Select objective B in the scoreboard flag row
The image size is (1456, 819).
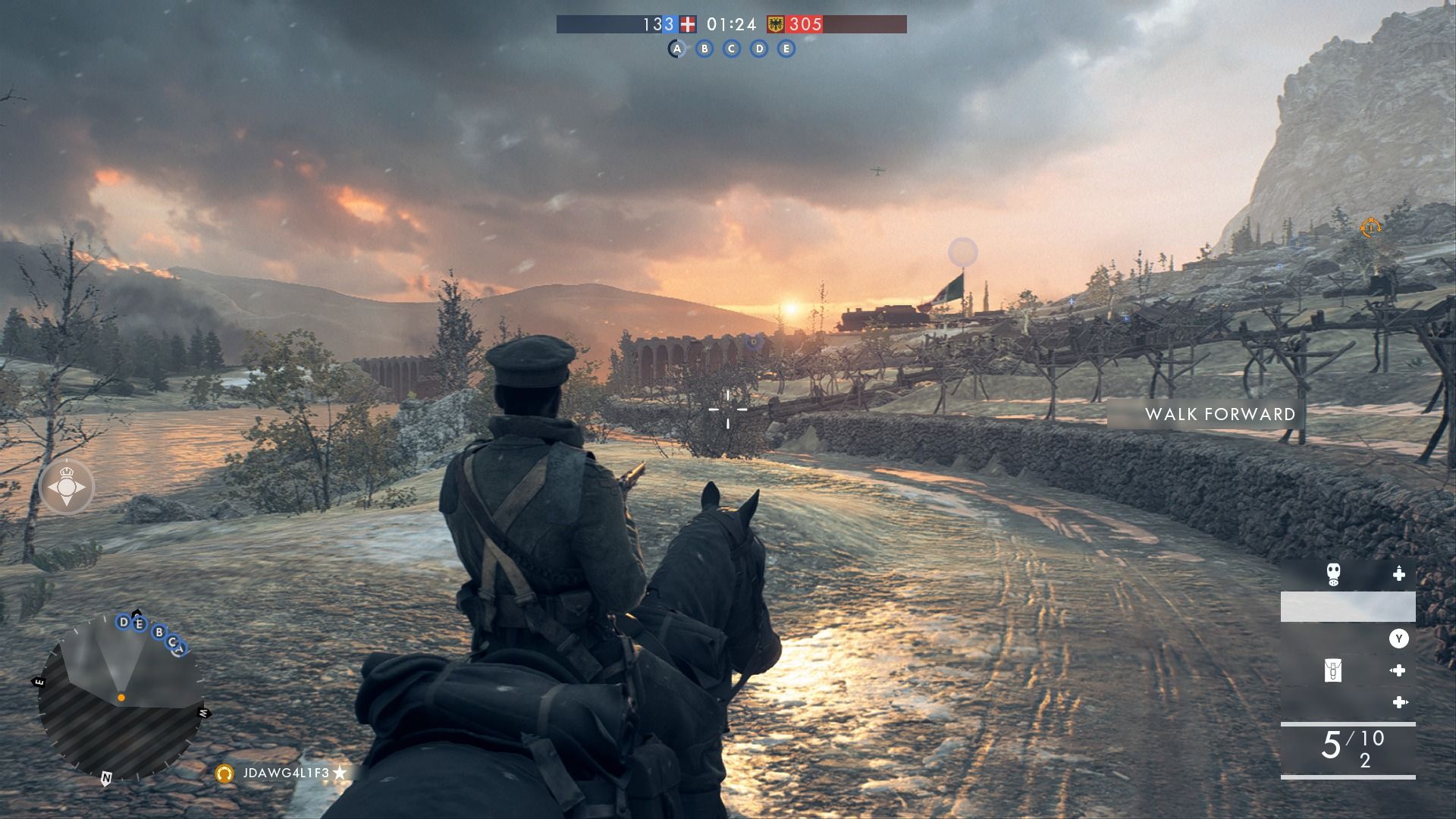704,49
